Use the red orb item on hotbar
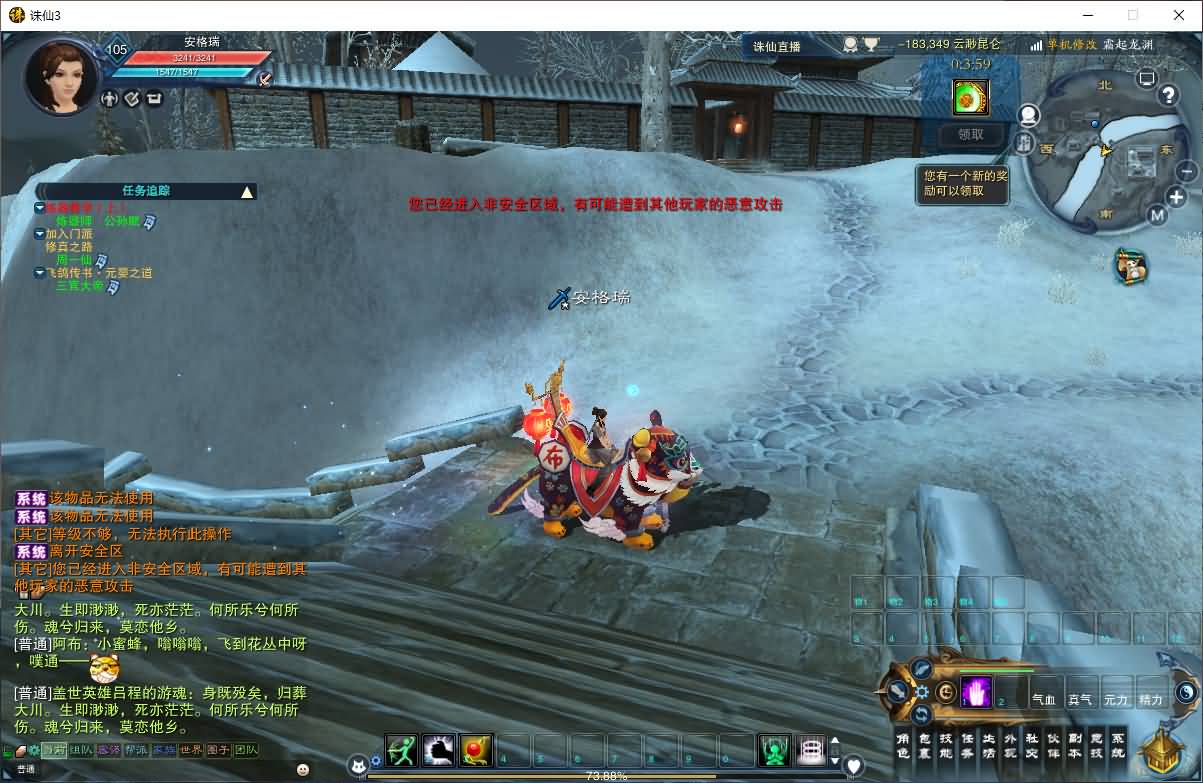The image size is (1203, 783). 476,749
